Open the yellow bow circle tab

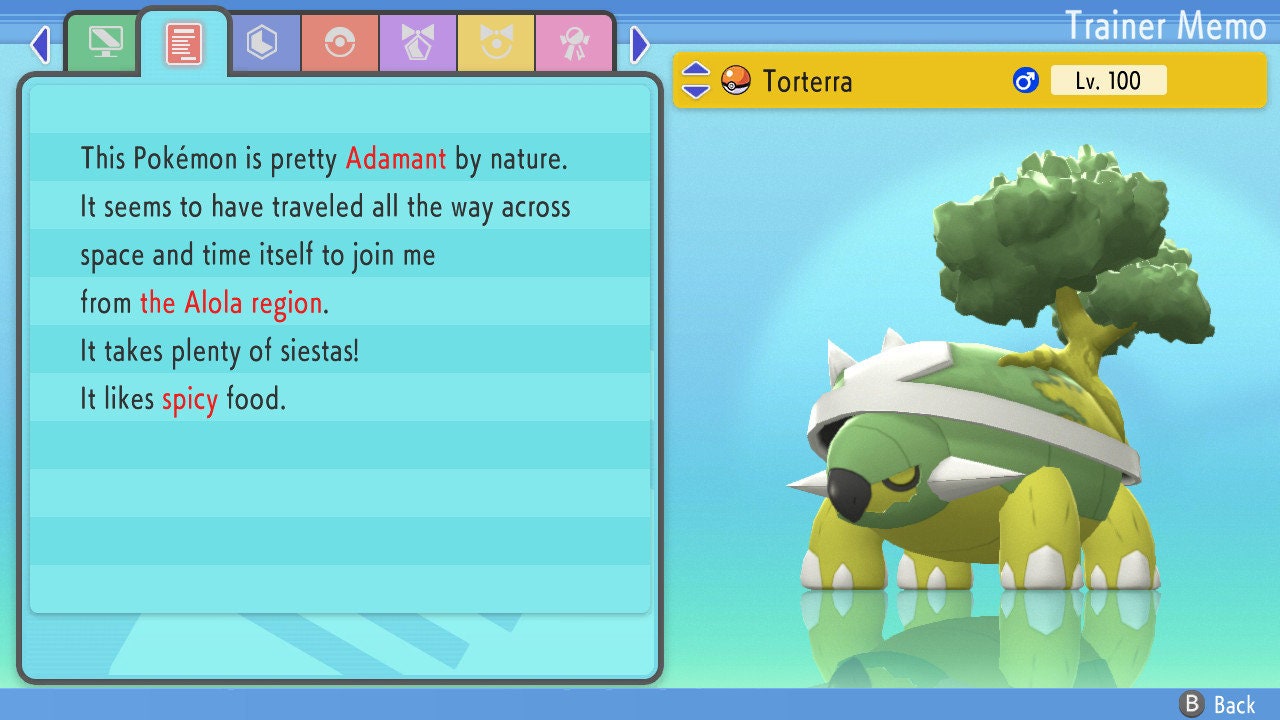coord(496,43)
